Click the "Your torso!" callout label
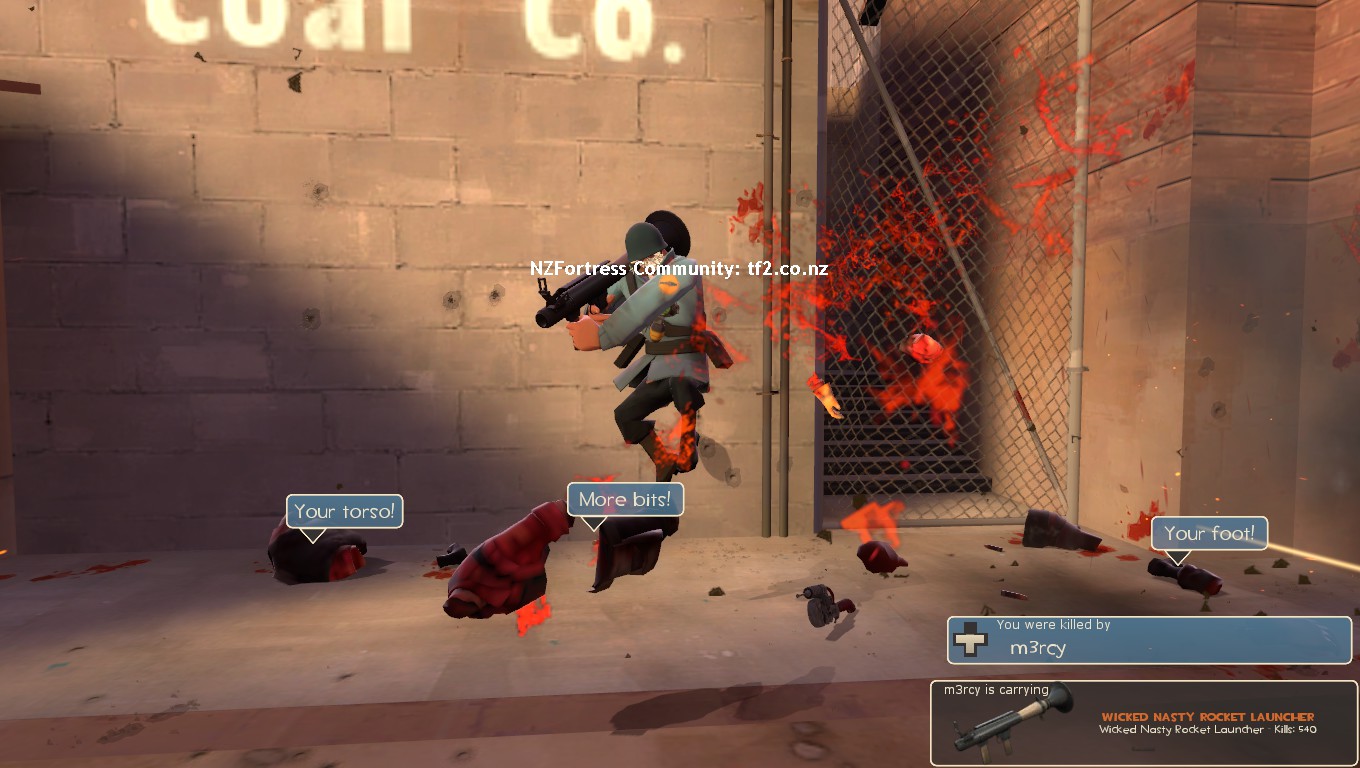The height and width of the screenshot is (768, 1360). (x=345, y=512)
